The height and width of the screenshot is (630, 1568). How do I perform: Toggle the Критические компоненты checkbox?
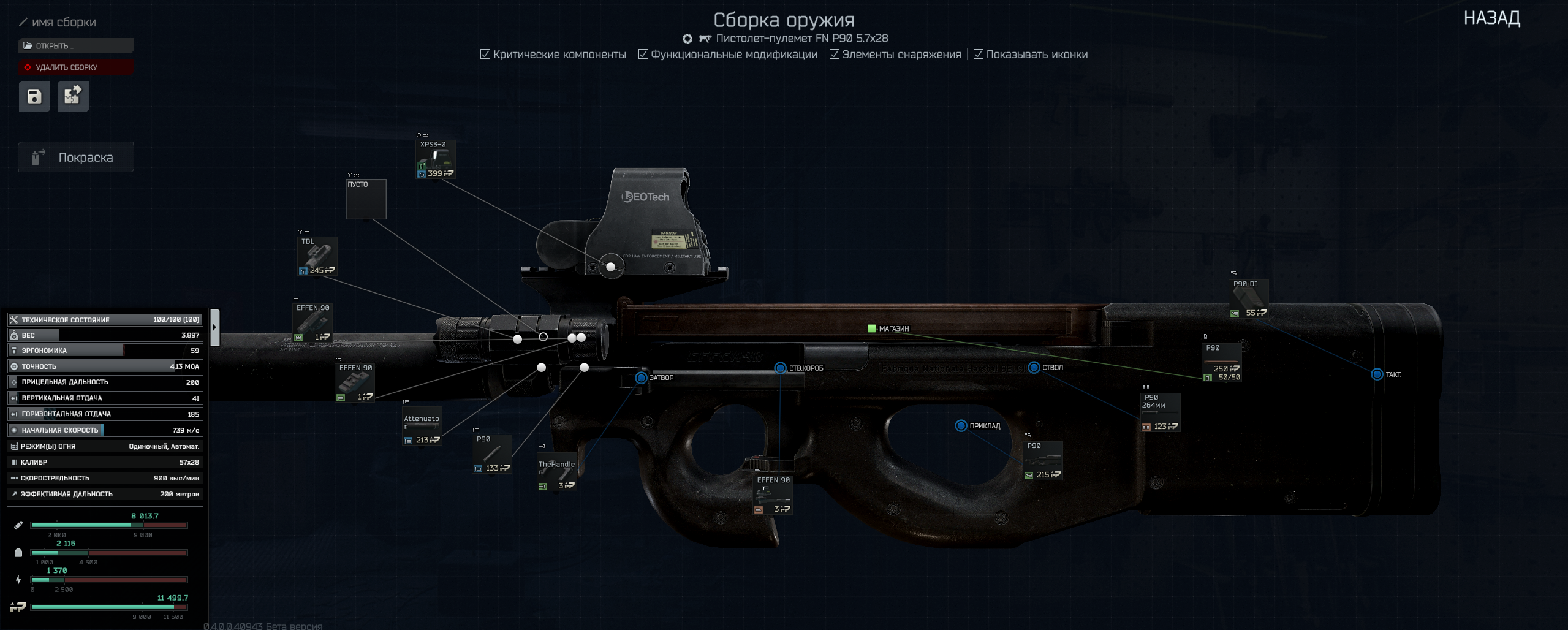485,55
